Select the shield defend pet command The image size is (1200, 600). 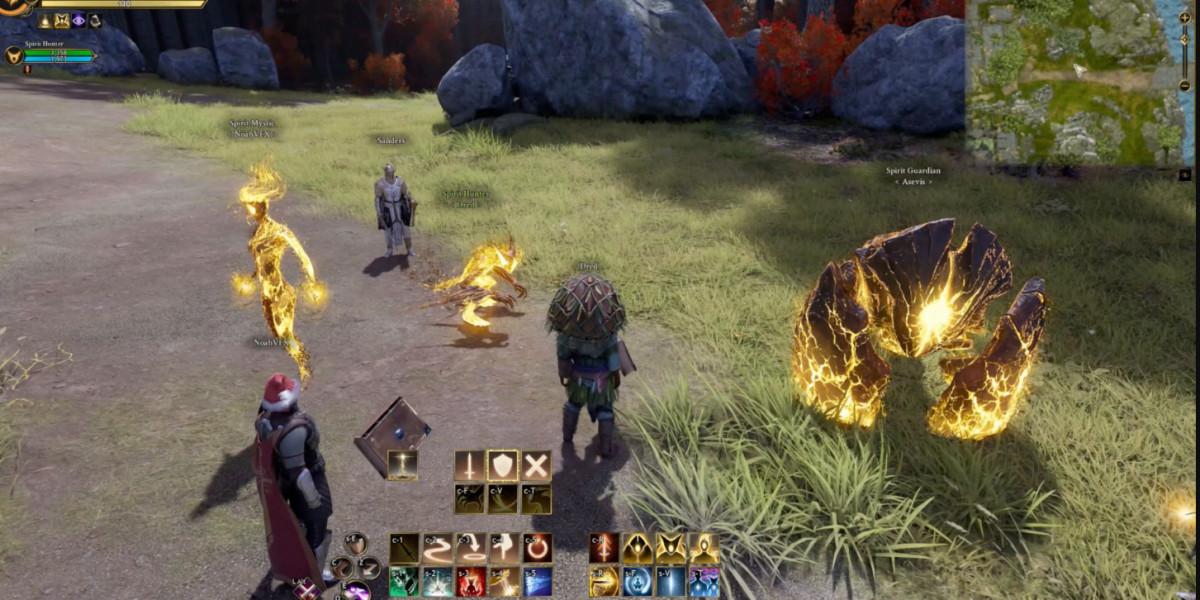point(503,465)
